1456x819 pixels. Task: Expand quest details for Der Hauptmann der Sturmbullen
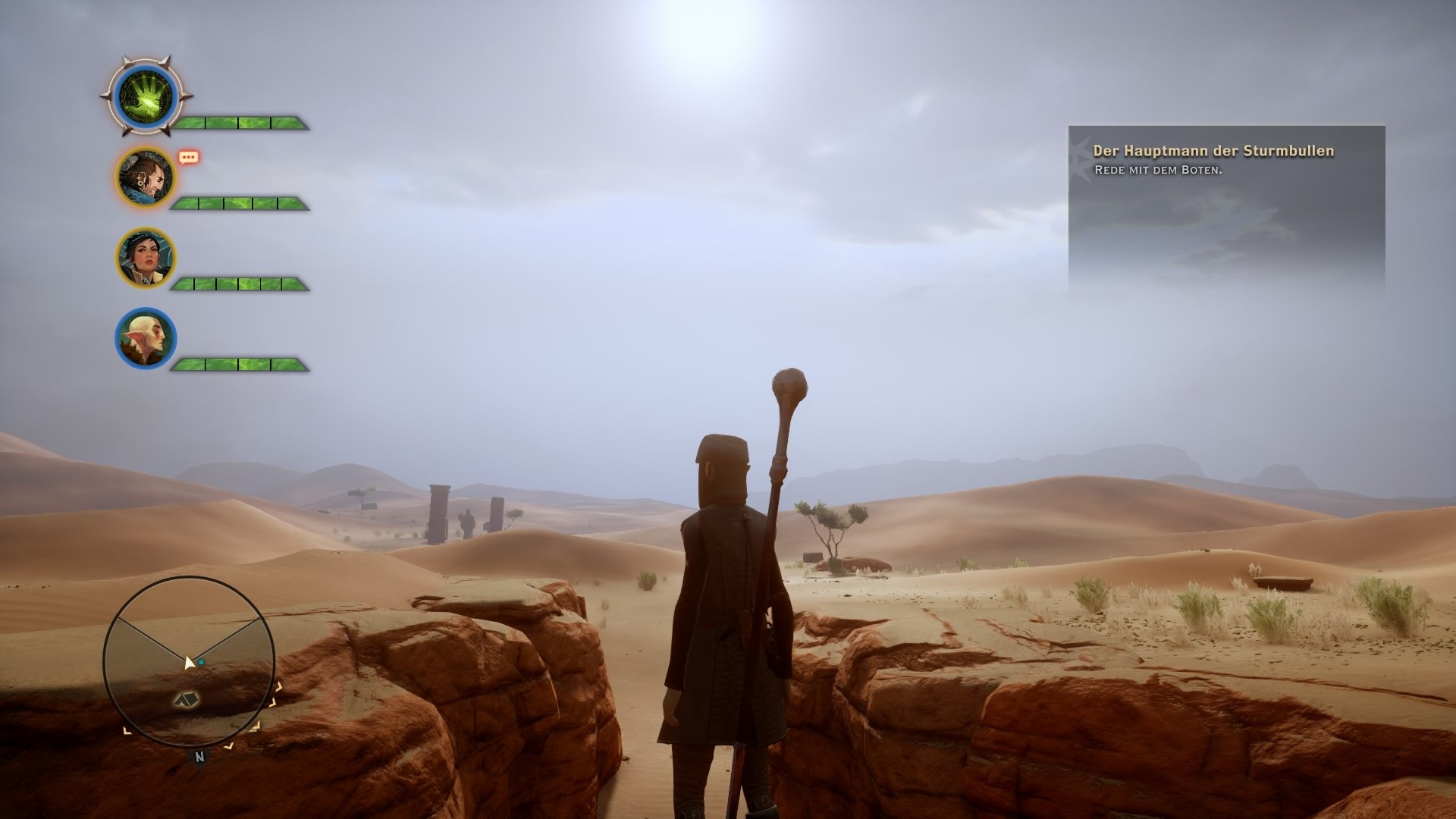[1213, 152]
